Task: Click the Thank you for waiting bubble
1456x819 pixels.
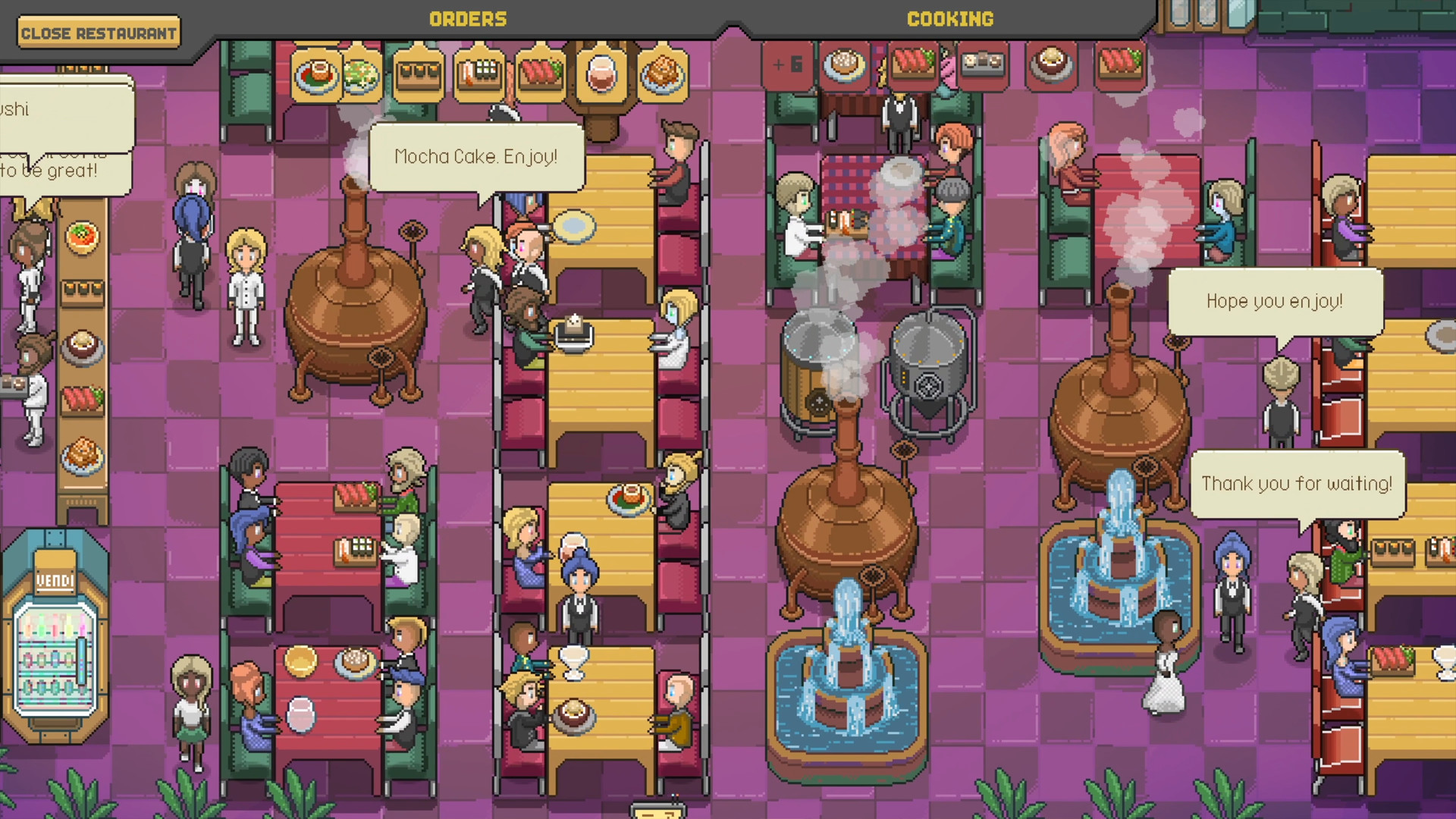Action: pos(1298,483)
